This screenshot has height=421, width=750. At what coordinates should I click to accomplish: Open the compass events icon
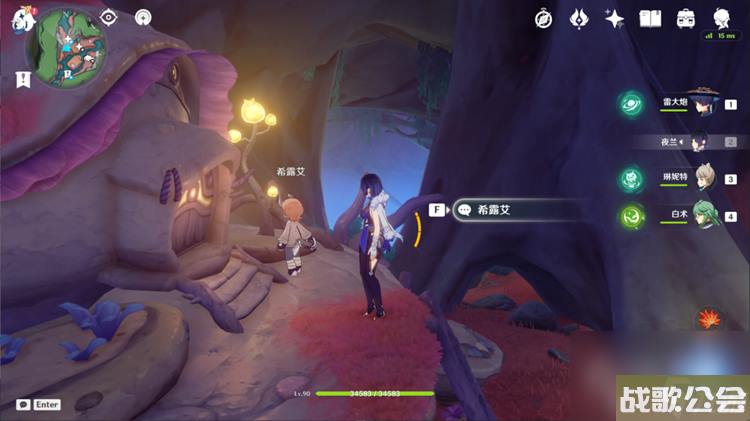[x=544, y=18]
